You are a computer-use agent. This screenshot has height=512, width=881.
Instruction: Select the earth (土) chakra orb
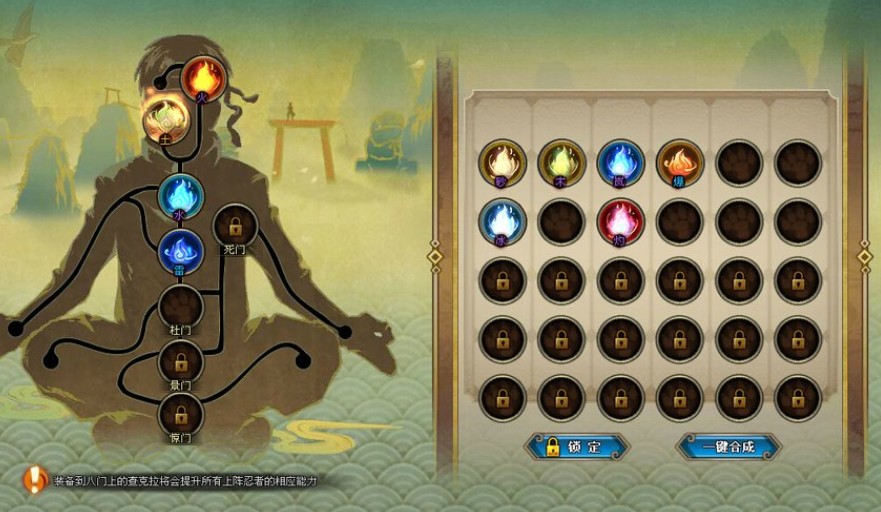click(165, 119)
